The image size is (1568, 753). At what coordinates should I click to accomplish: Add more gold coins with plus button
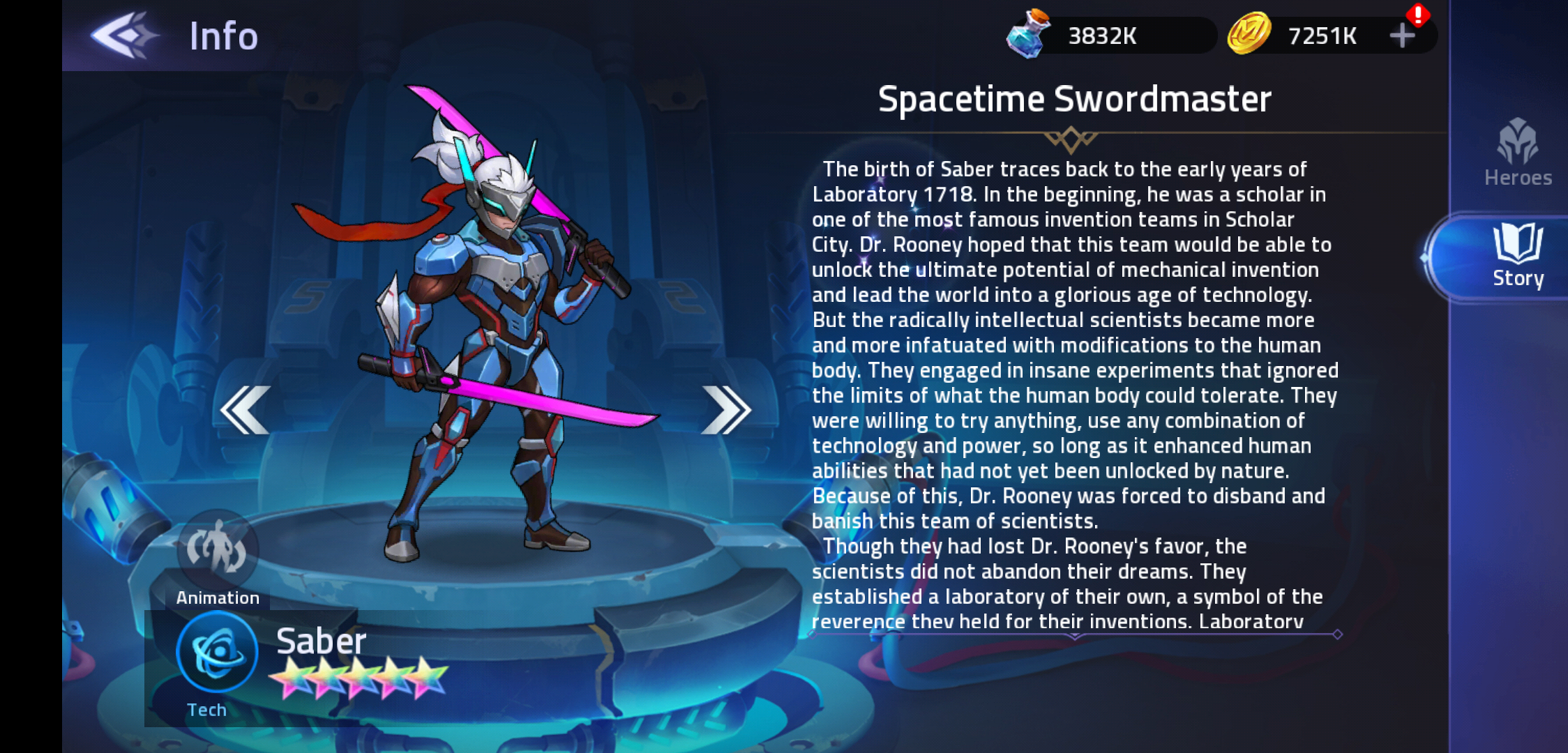coord(1402,35)
